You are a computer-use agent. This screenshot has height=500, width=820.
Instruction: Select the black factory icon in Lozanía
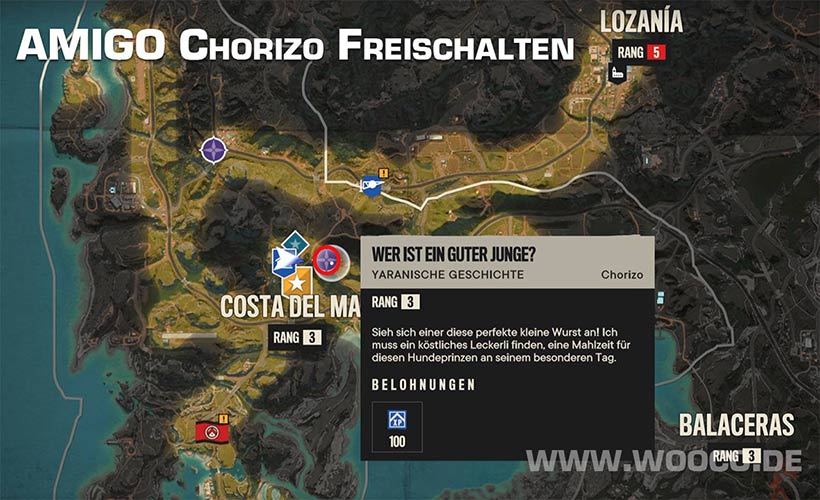[617, 72]
